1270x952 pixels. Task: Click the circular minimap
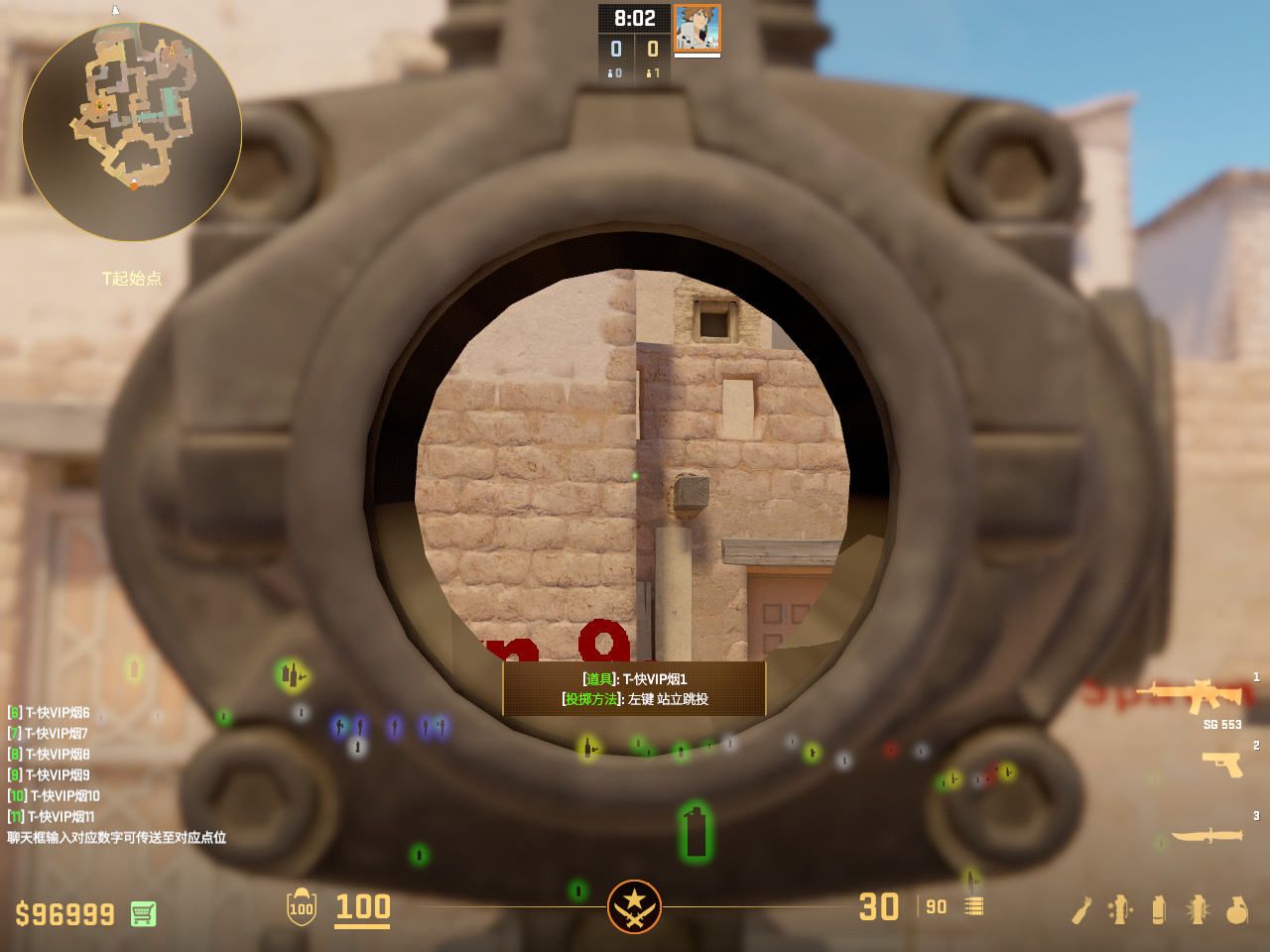click(132, 131)
